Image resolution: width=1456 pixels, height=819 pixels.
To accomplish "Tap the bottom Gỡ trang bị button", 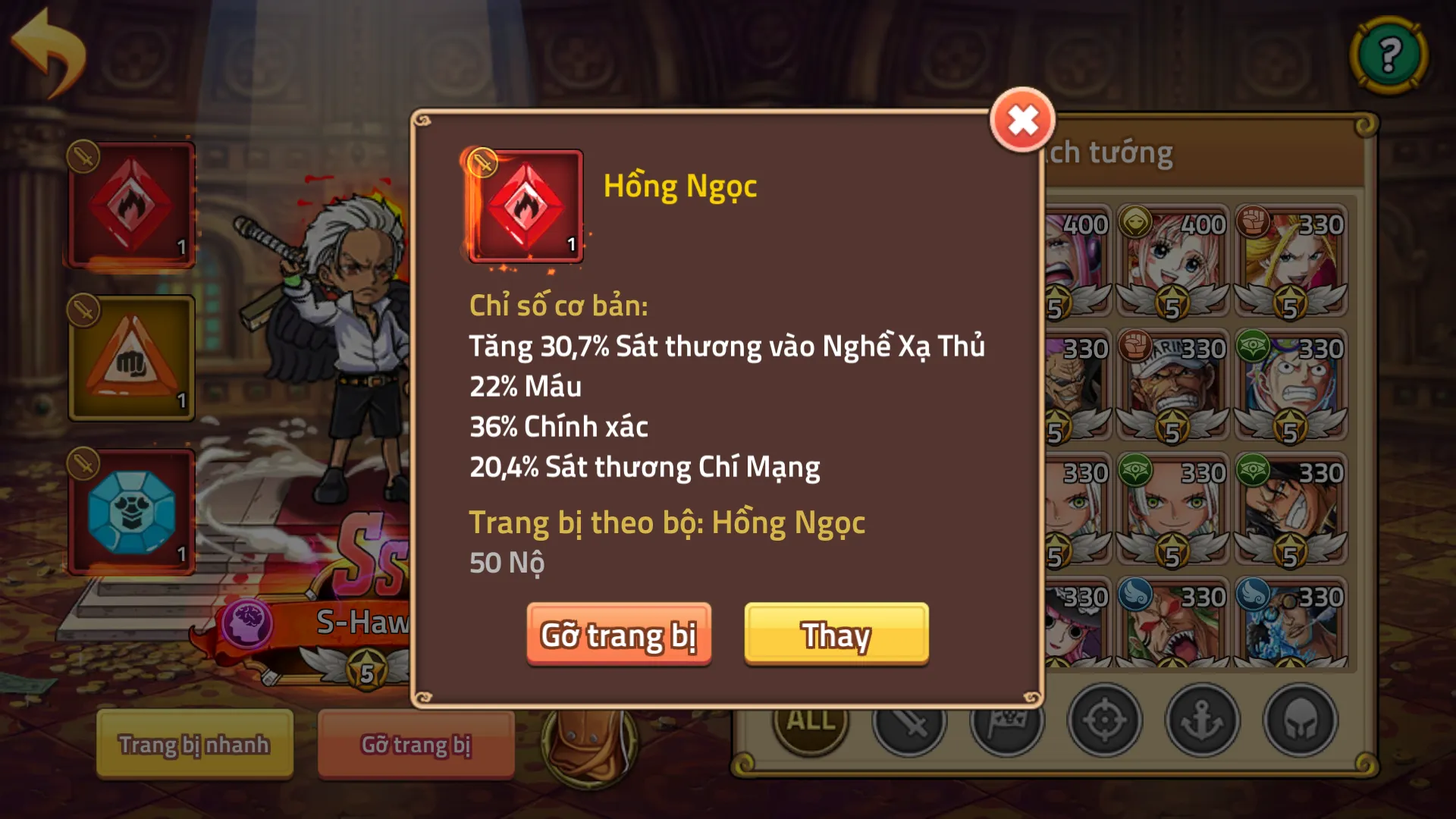I will point(416,745).
